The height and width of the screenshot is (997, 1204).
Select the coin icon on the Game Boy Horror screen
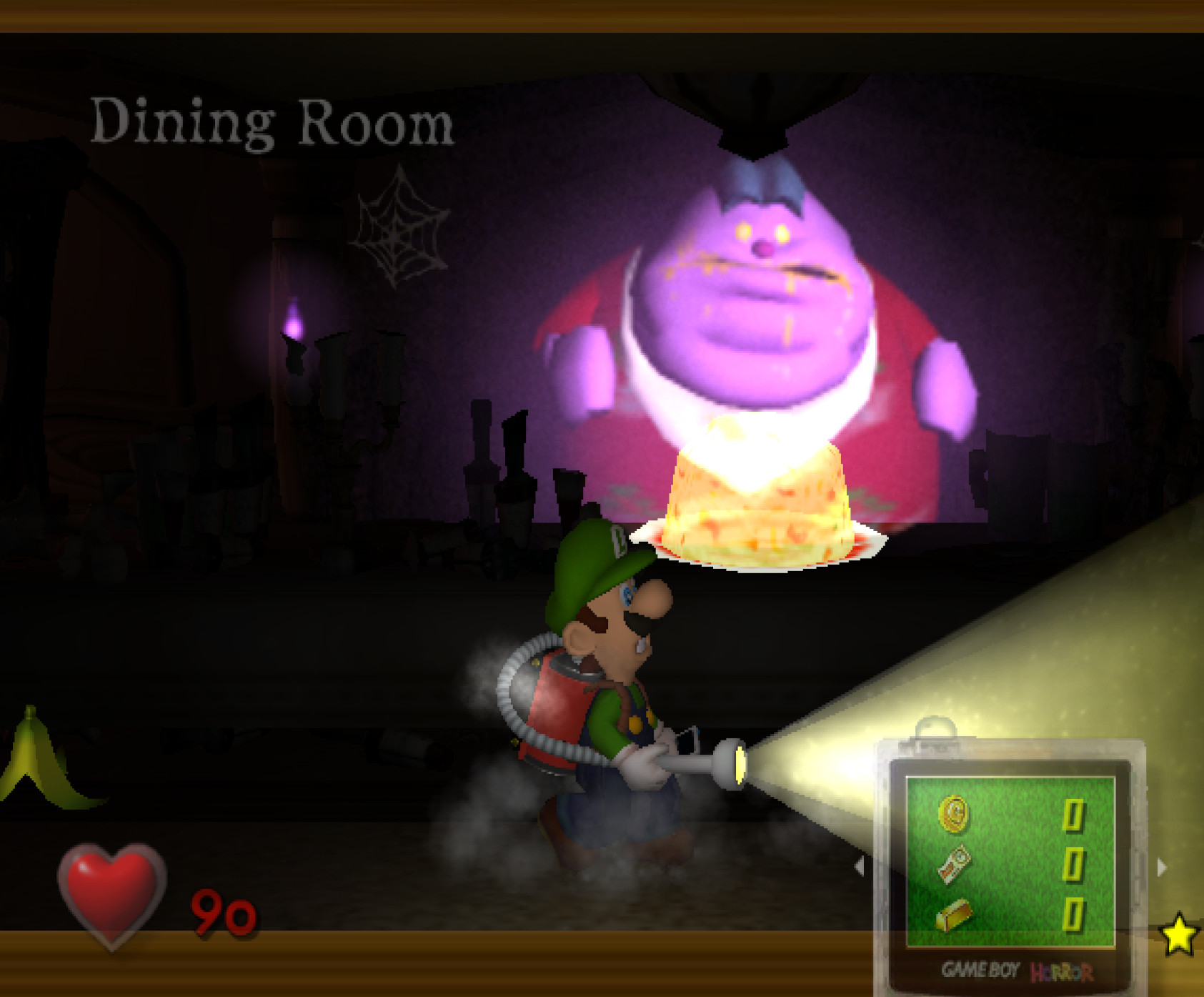pyautogui.click(x=953, y=815)
